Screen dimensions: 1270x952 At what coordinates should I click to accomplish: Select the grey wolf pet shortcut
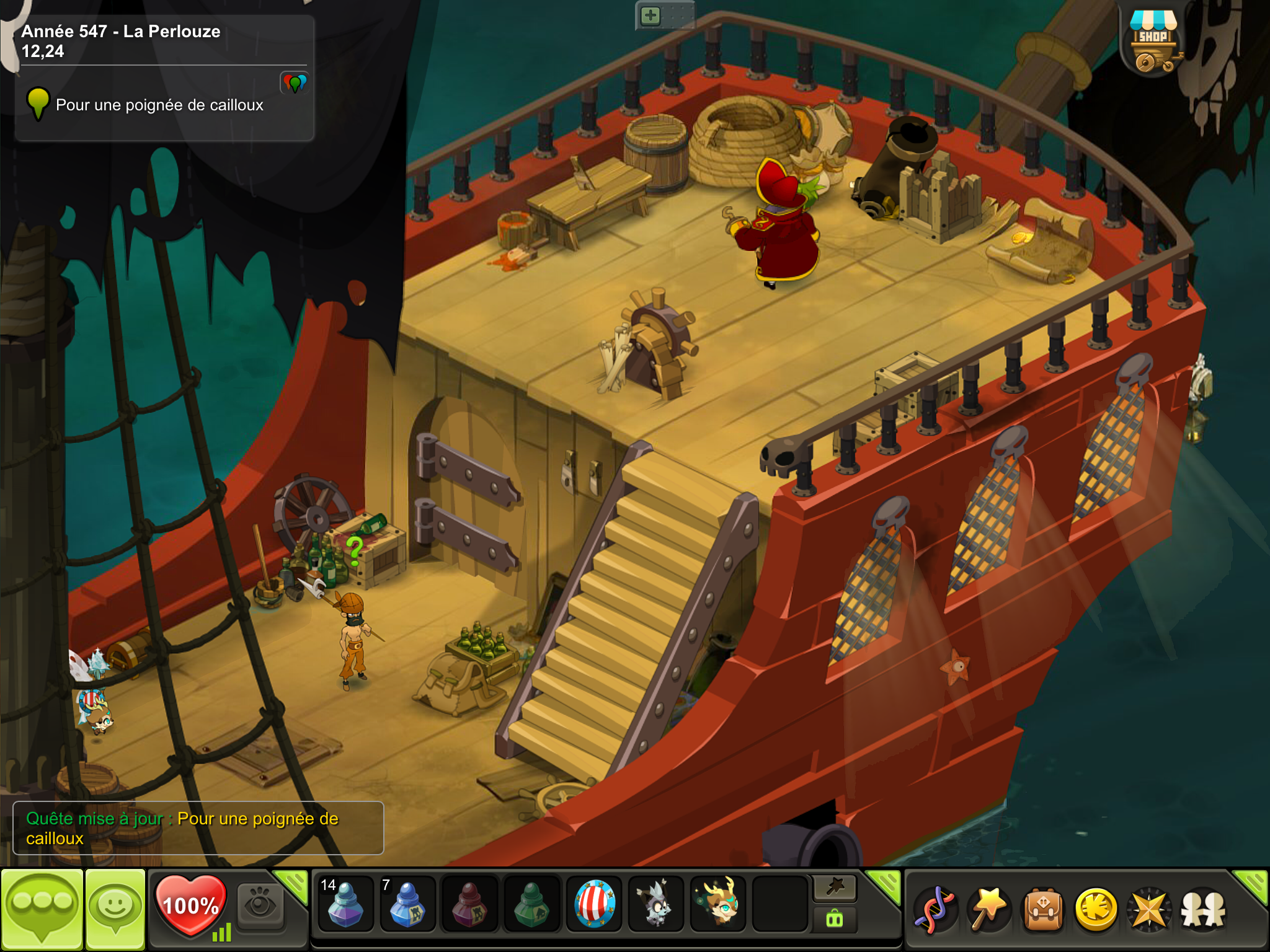[655, 904]
